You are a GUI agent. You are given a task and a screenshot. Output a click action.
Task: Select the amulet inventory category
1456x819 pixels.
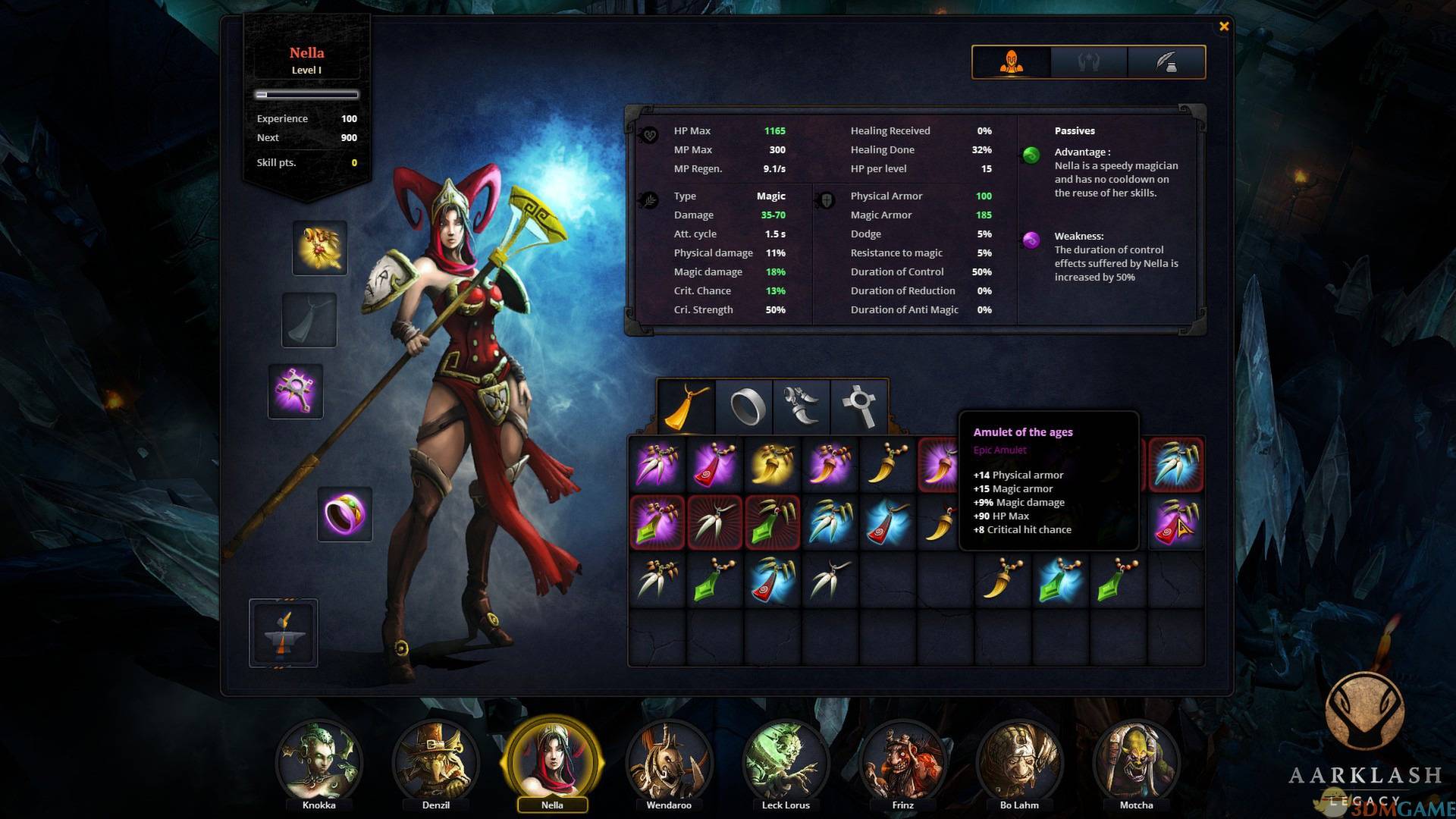(686, 406)
